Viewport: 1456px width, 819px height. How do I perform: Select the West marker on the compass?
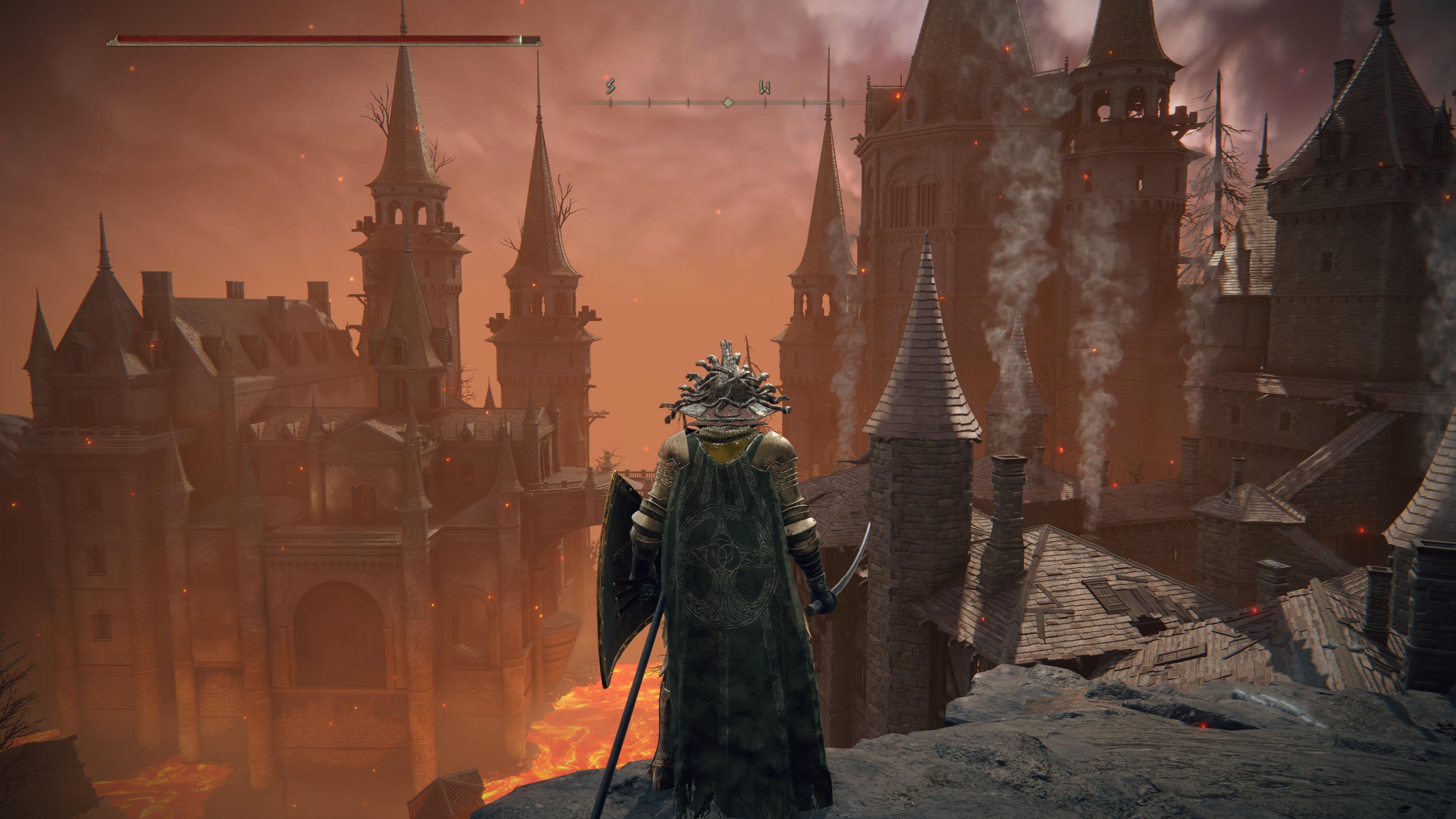click(x=765, y=88)
